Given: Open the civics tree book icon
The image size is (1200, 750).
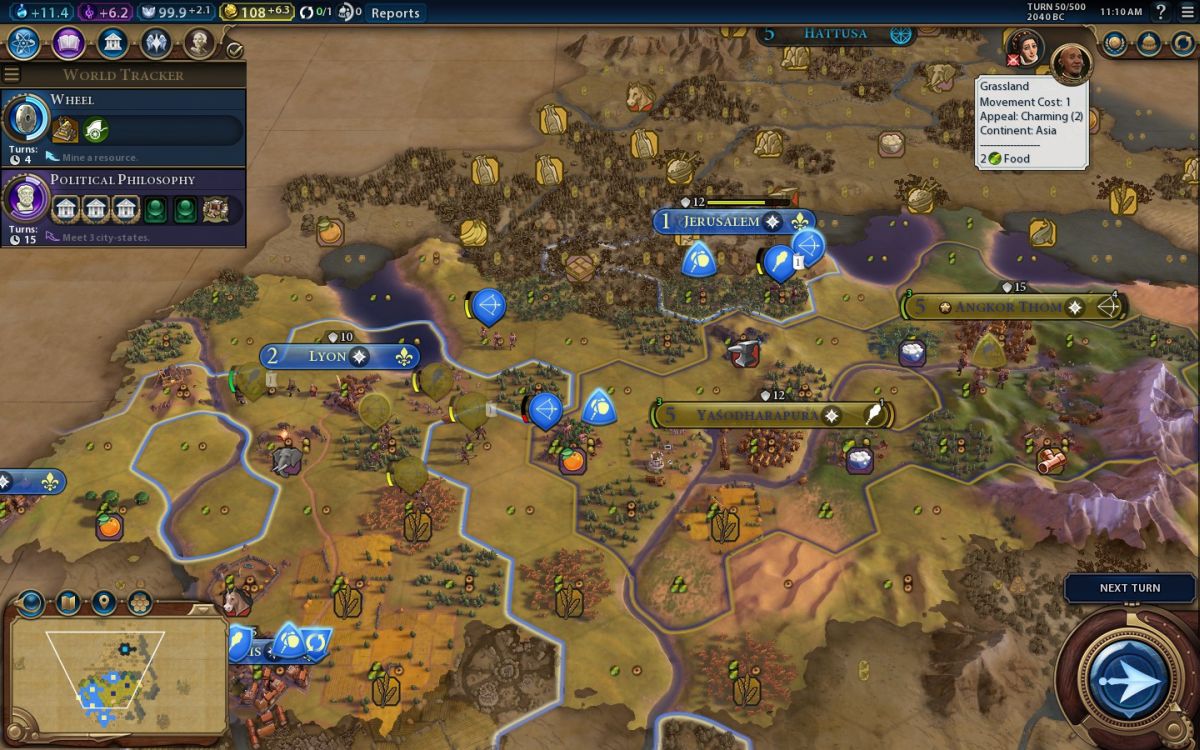Looking at the screenshot, I should point(68,44).
